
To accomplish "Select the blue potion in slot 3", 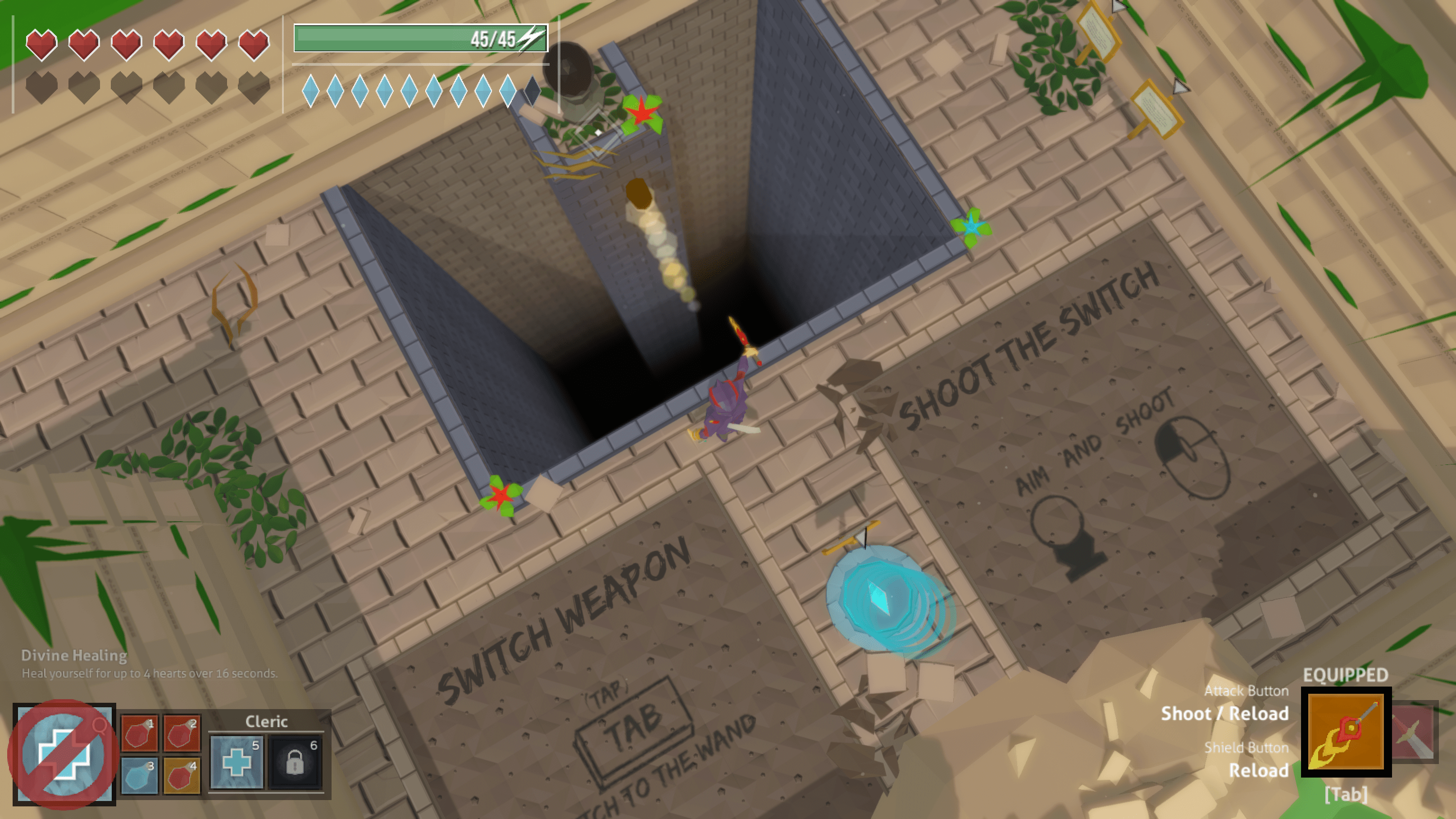I will (x=139, y=775).
